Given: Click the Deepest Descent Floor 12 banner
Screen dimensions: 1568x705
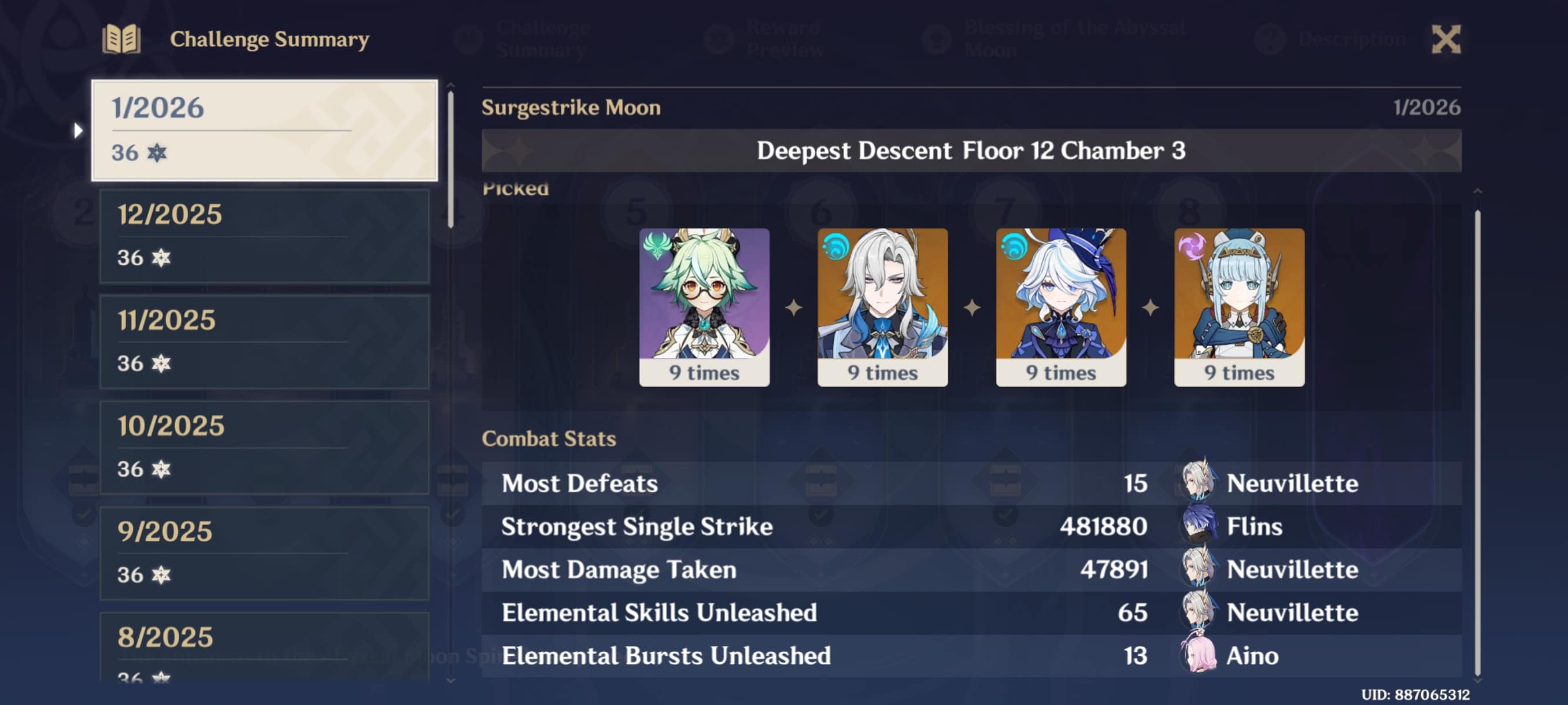Looking at the screenshot, I should pyautogui.click(x=971, y=150).
